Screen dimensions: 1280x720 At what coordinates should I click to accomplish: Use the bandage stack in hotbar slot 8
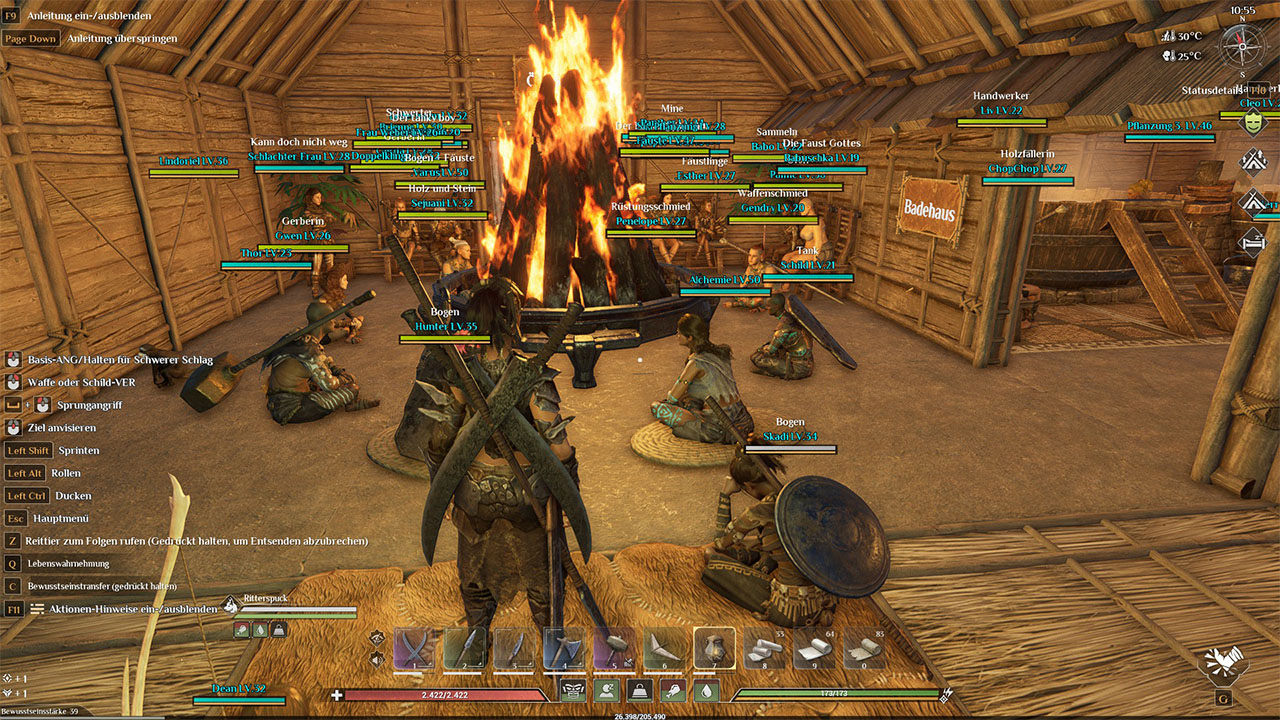[765, 648]
